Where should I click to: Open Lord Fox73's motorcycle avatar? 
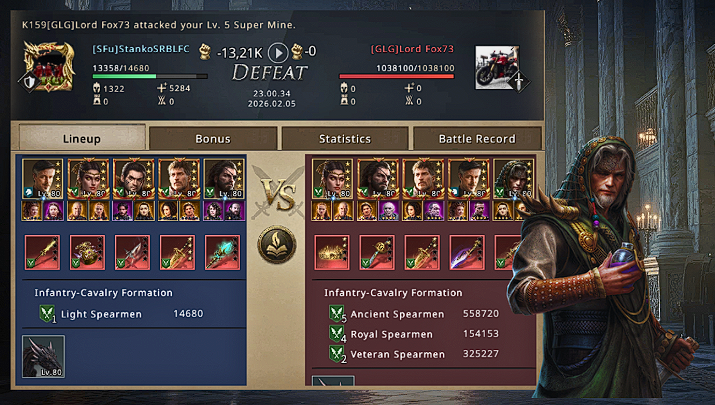tap(498, 66)
